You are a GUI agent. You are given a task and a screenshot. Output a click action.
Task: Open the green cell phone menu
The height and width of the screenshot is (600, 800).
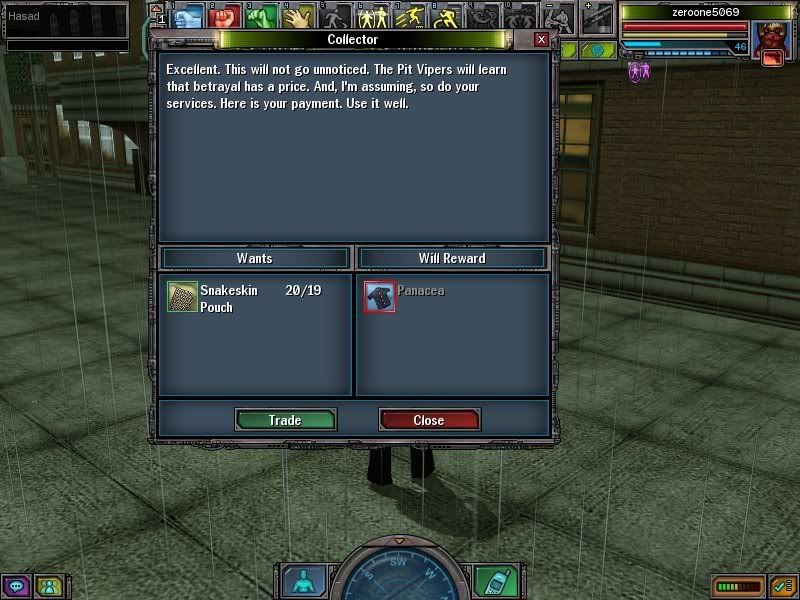490,581
